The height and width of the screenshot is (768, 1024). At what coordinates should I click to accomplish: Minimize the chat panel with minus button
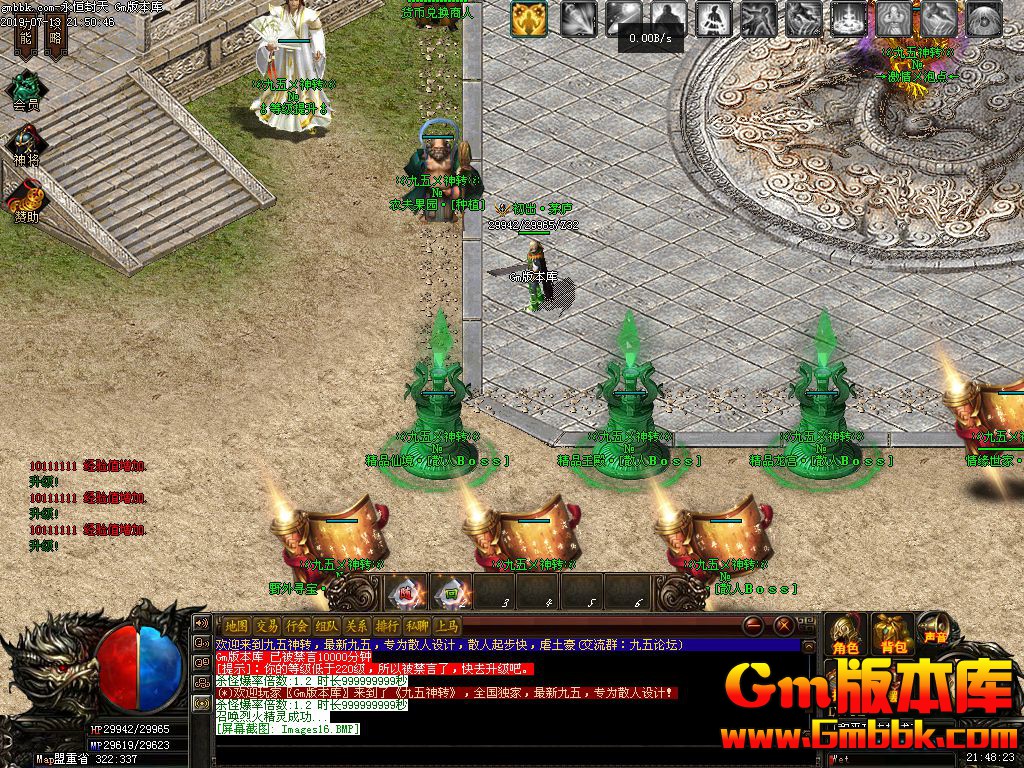[x=754, y=625]
